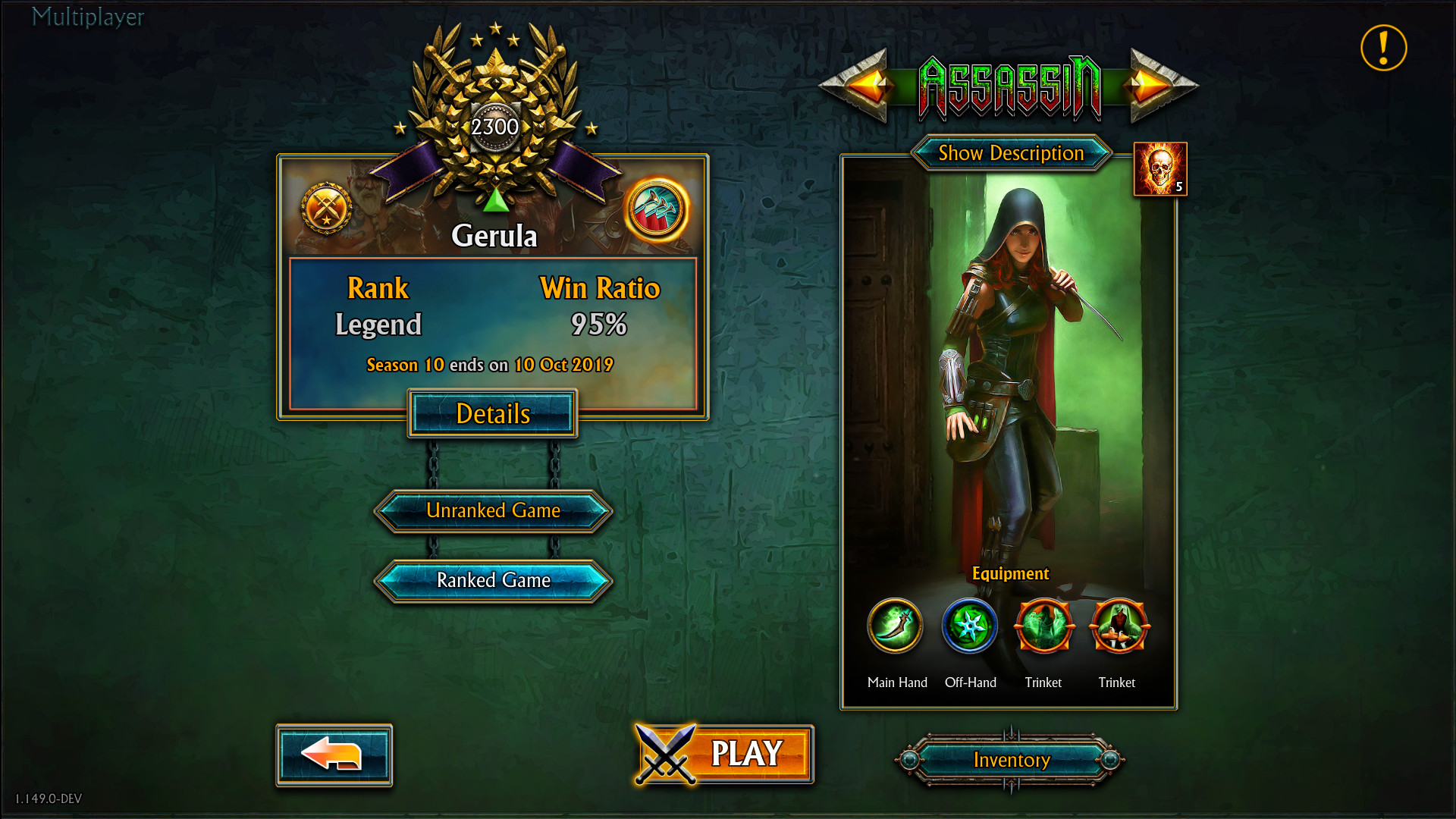Click the red banners emblem next to Gerula
This screenshot has width=1456, height=819.
(x=657, y=210)
